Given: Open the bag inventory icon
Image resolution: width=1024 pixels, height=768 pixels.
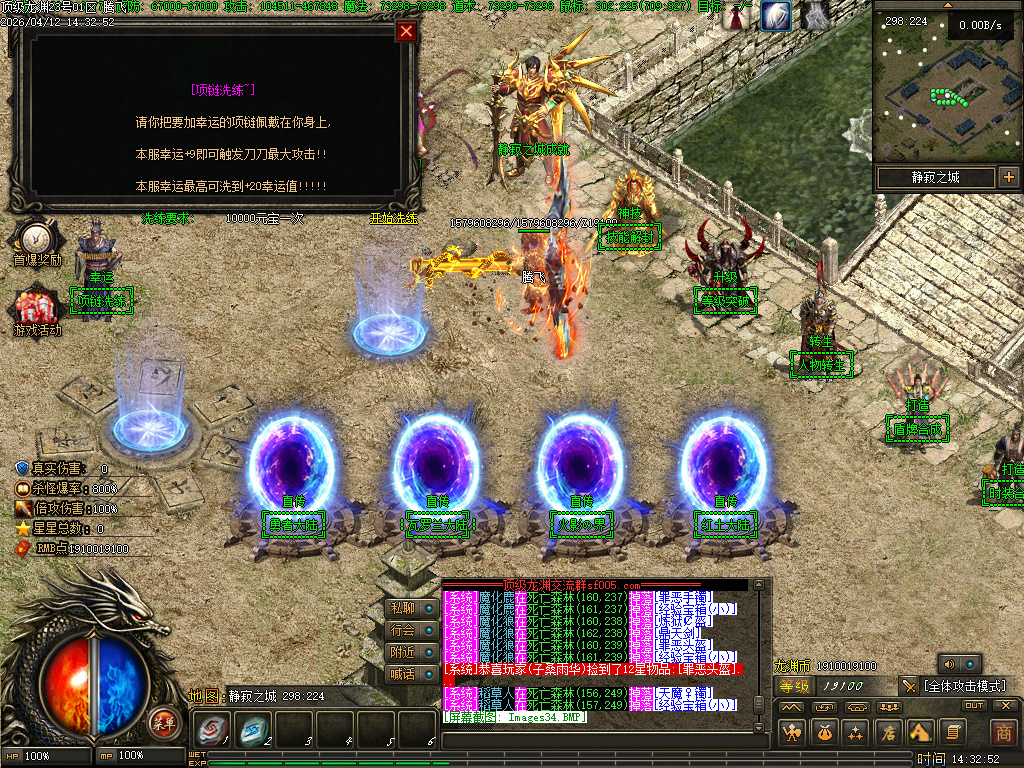Looking at the screenshot, I should click(x=824, y=732).
